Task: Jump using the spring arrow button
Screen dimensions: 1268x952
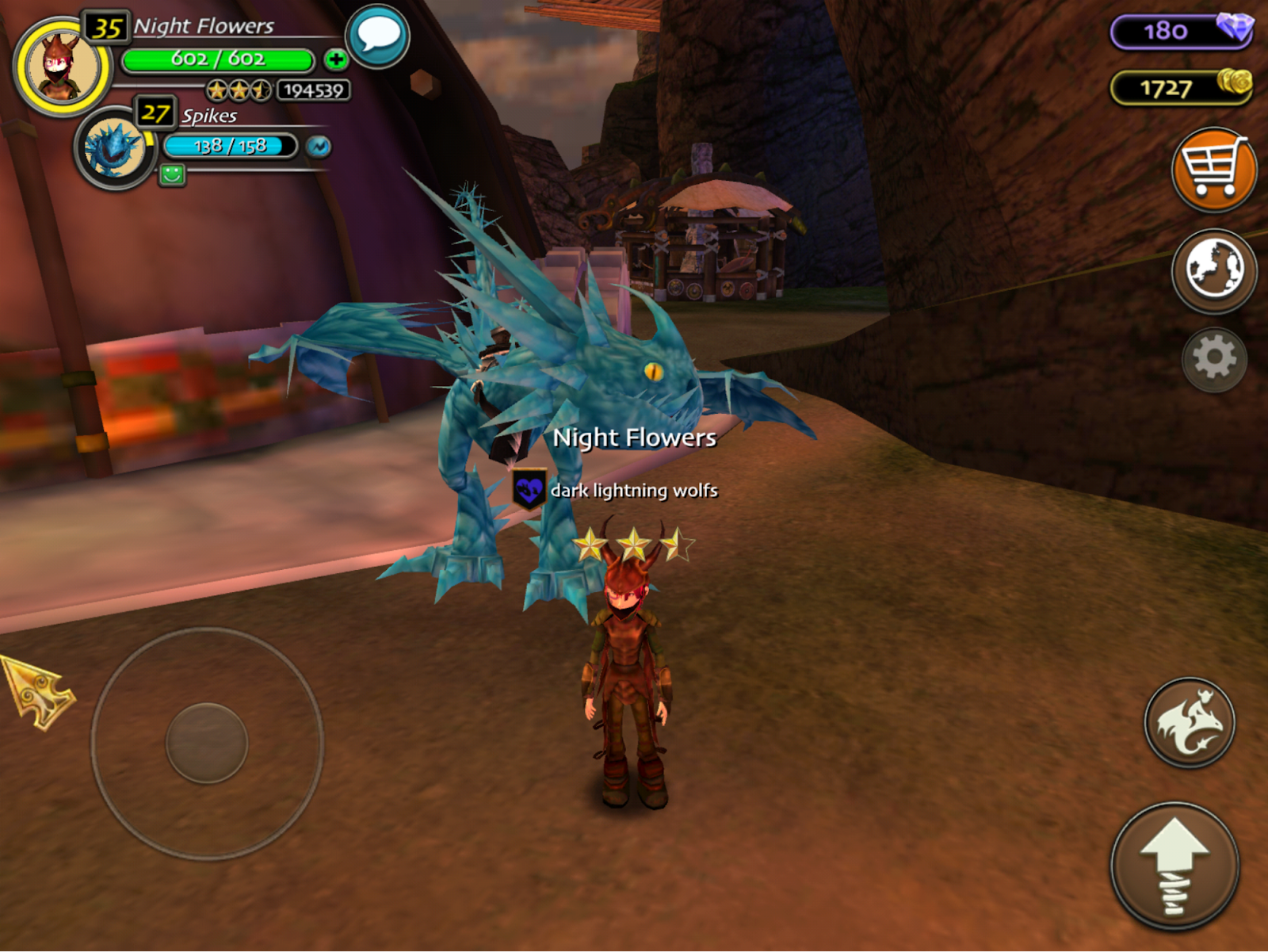Action: (1174, 866)
